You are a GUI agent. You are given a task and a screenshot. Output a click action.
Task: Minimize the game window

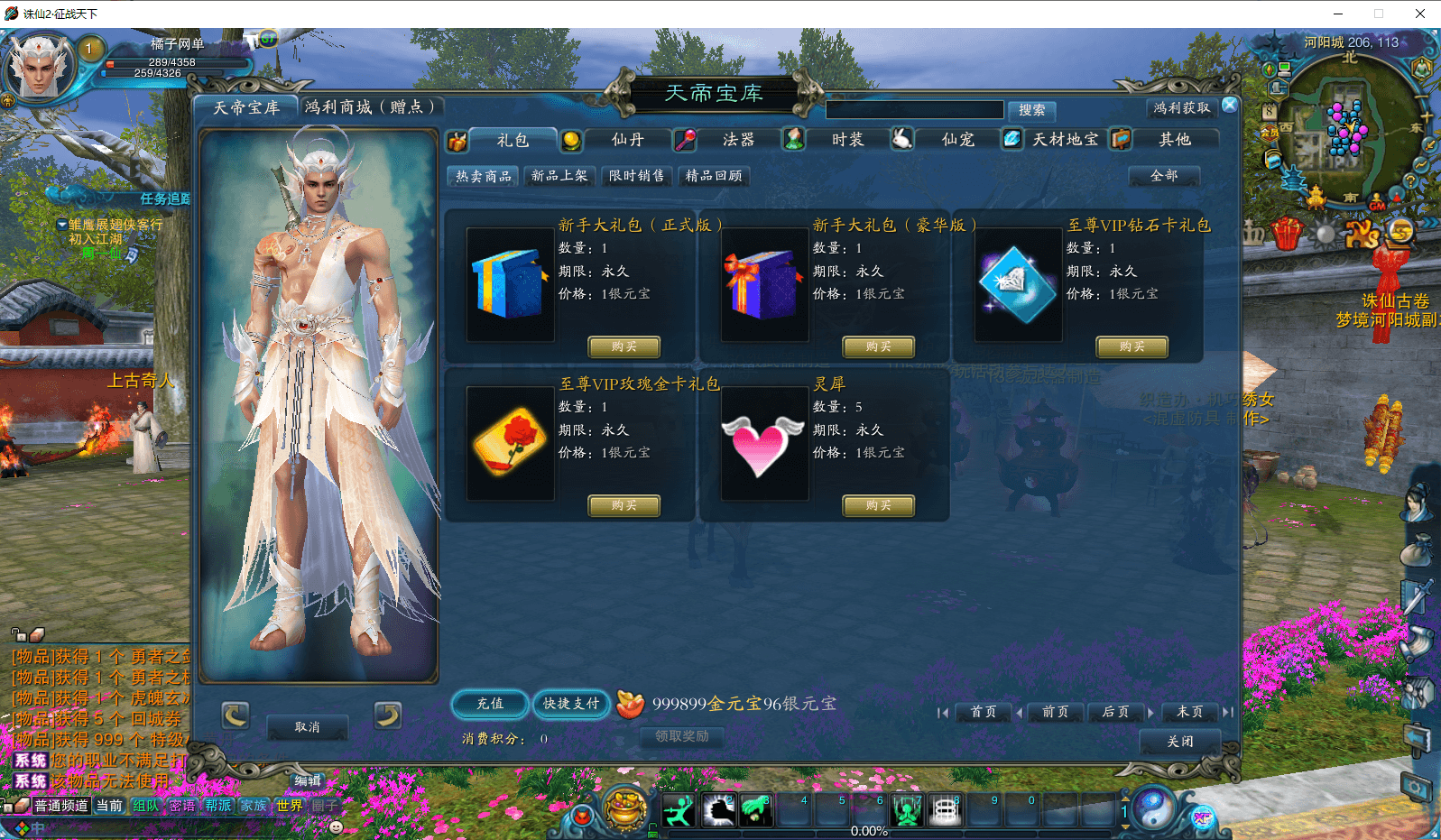point(1337,14)
